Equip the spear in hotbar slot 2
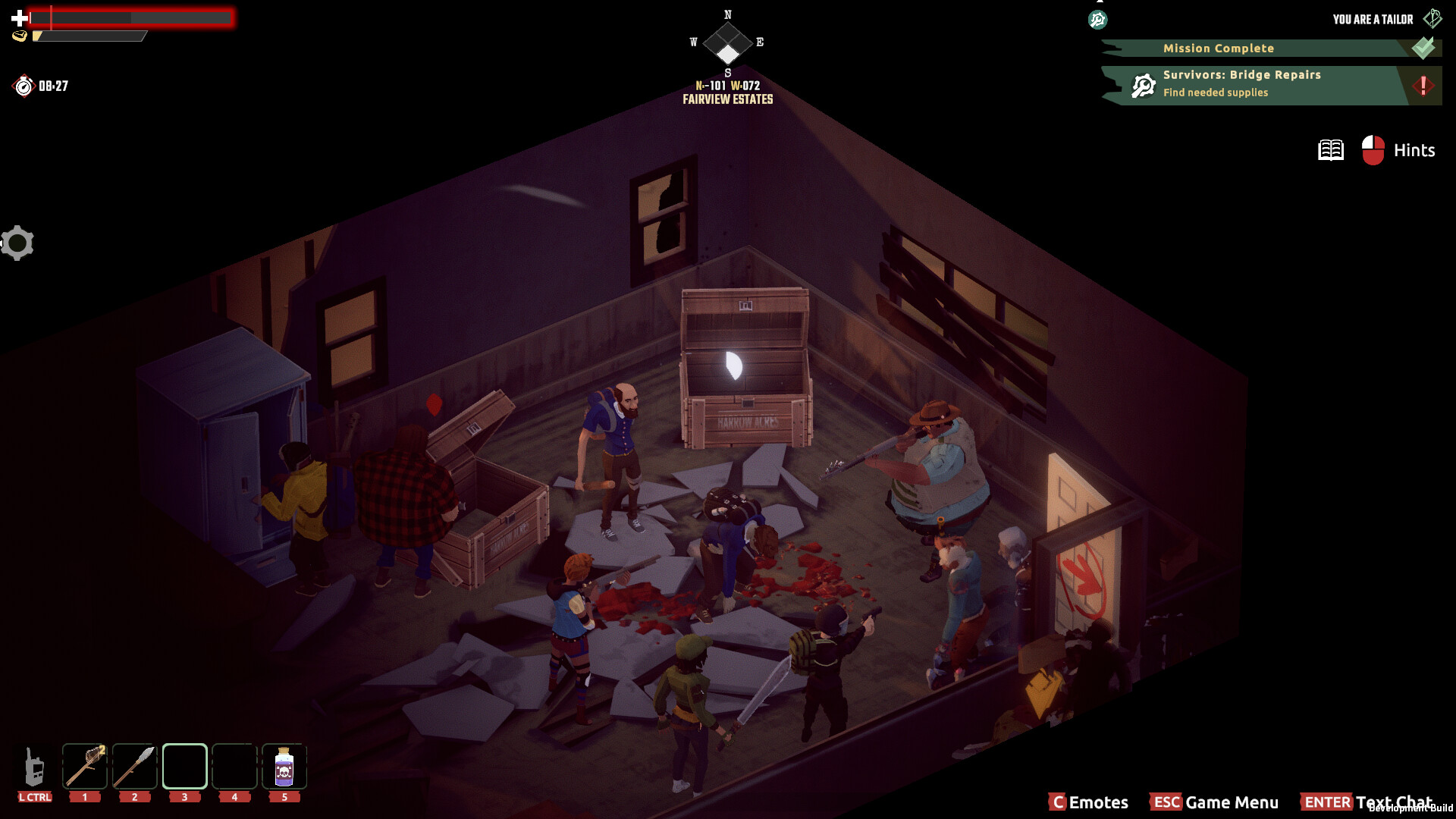Image resolution: width=1456 pixels, height=819 pixels. [x=134, y=766]
